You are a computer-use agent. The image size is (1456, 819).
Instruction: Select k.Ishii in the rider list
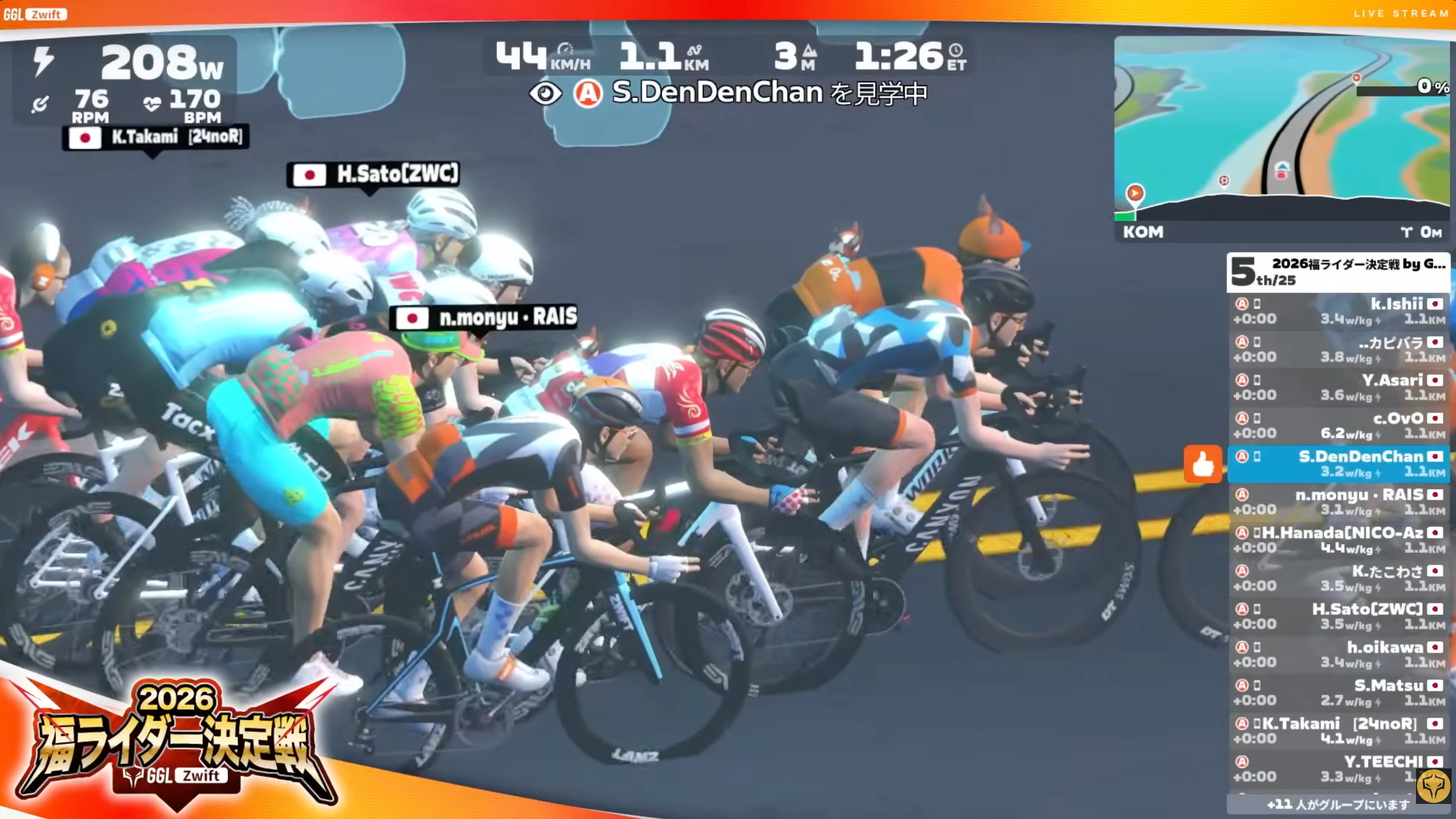tap(1337, 311)
